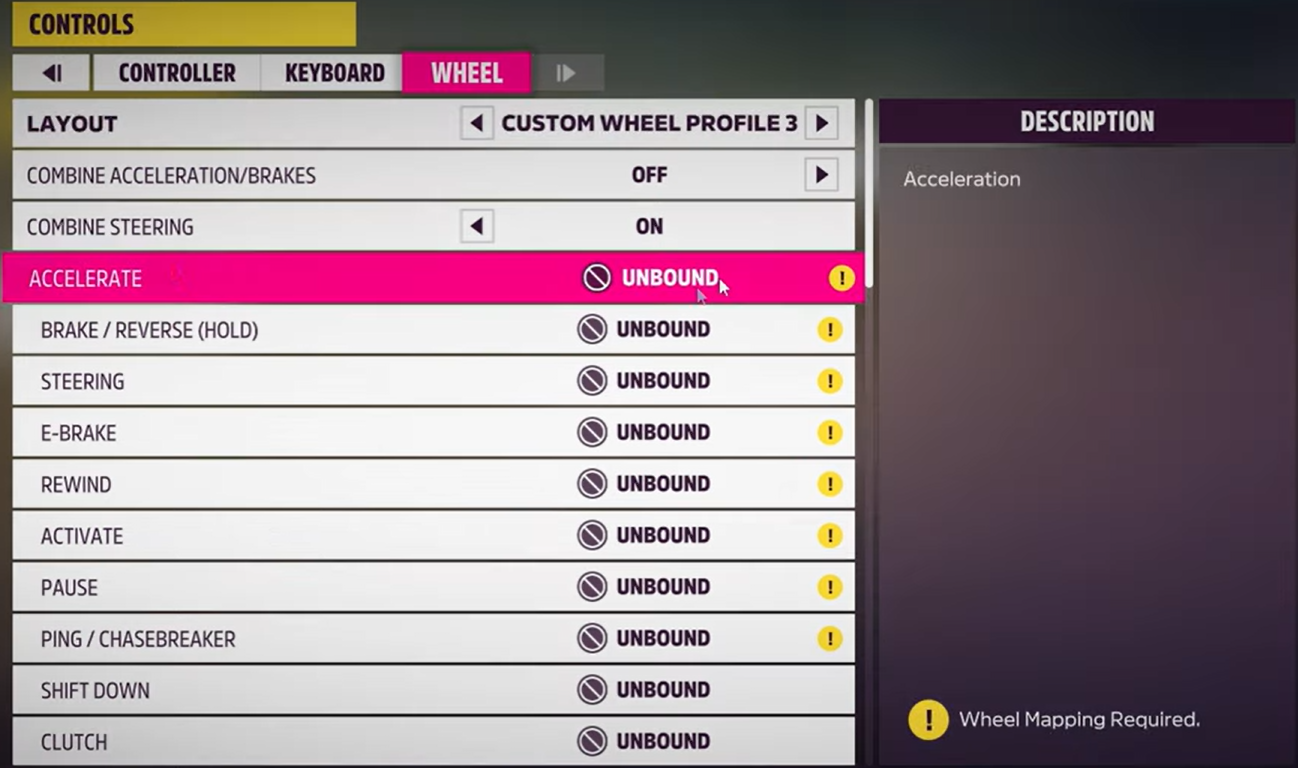Viewport: 1298px width, 768px height.
Task: Switch to the Controller tab
Action: (x=176, y=73)
